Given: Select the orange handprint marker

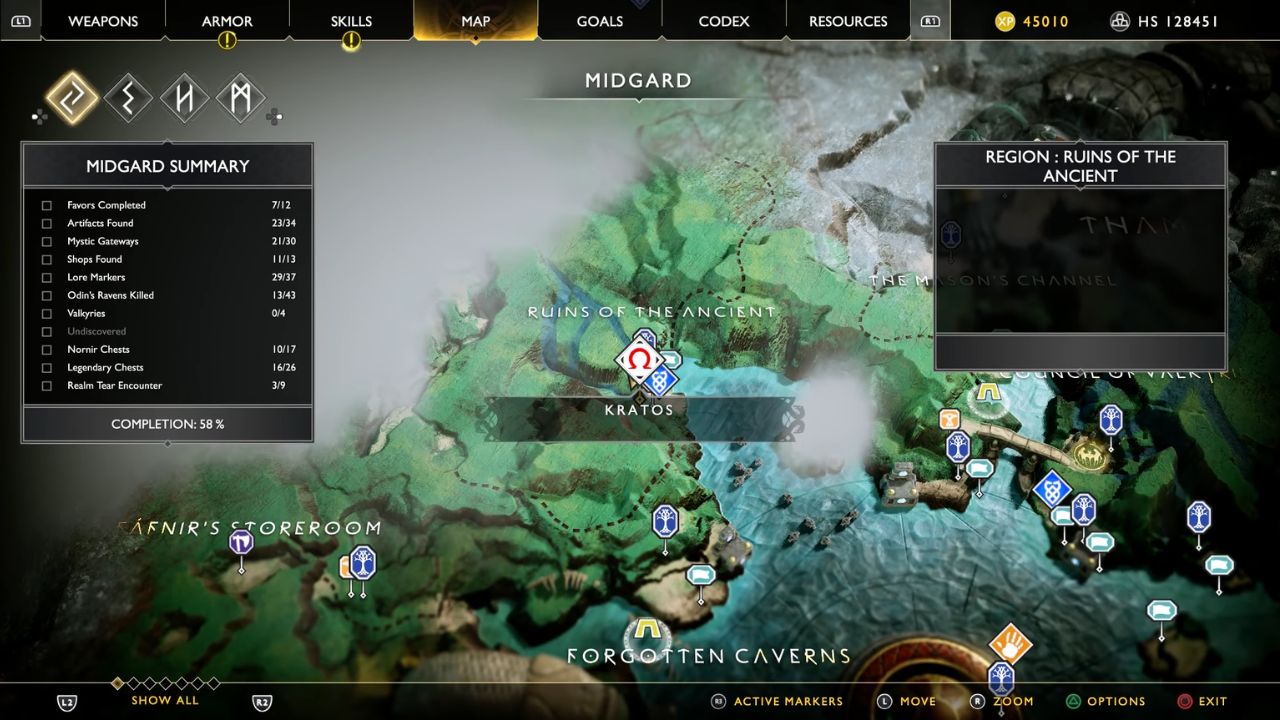Looking at the screenshot, I should point(1010,642).
